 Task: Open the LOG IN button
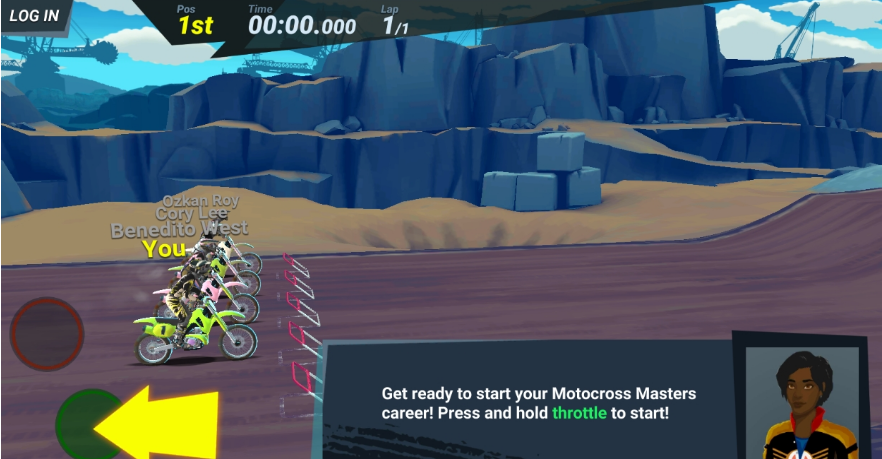point(34,16)
